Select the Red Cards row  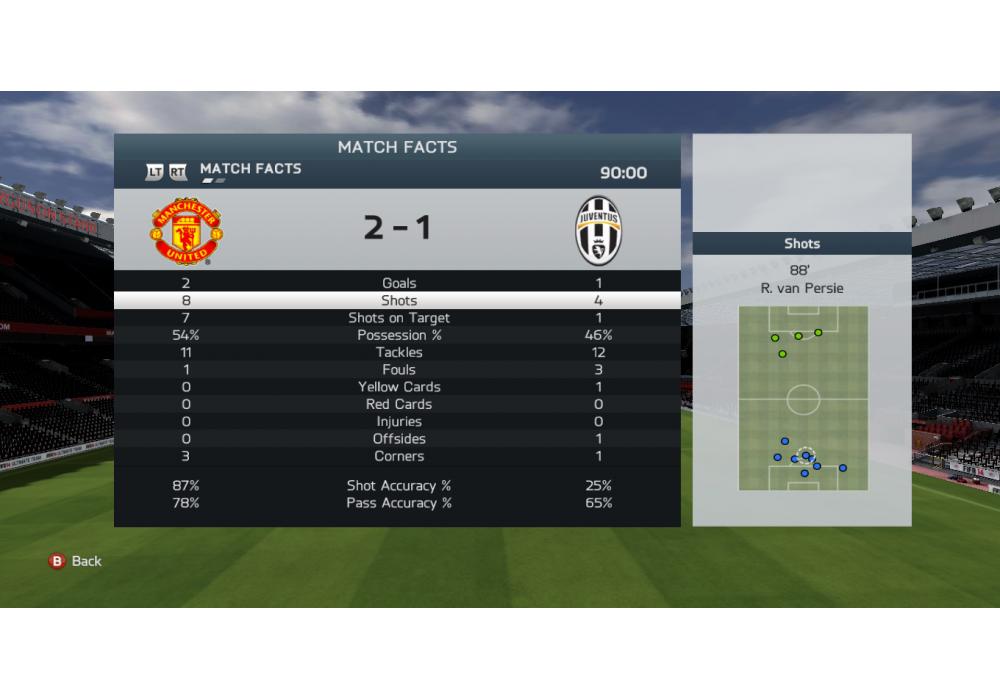click(398, 404)
